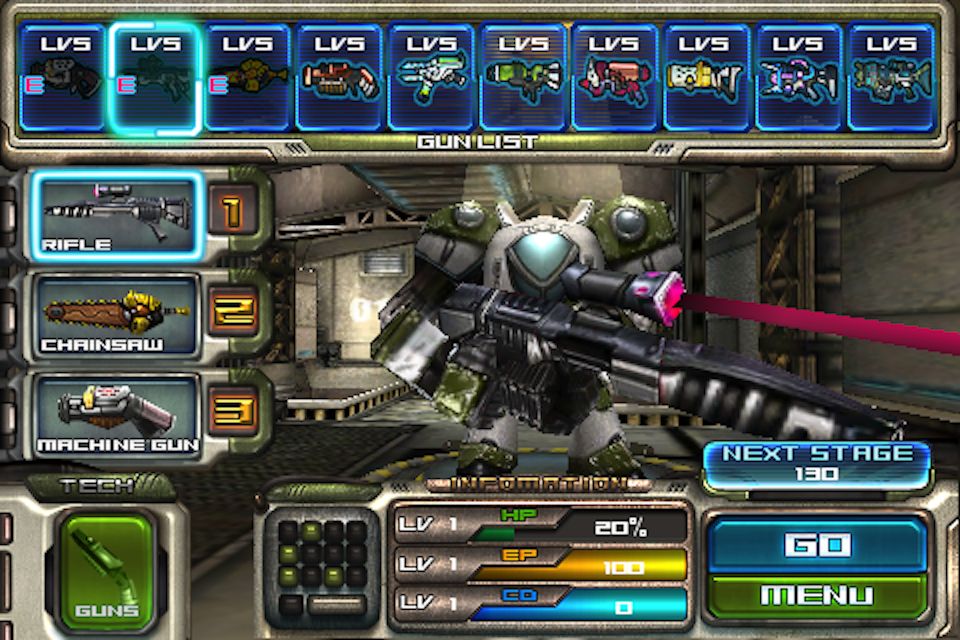The height and width of the screenshot is (640, 960).
Task: Select the last teal gun in the gun list
Action: tap(891, 78)
